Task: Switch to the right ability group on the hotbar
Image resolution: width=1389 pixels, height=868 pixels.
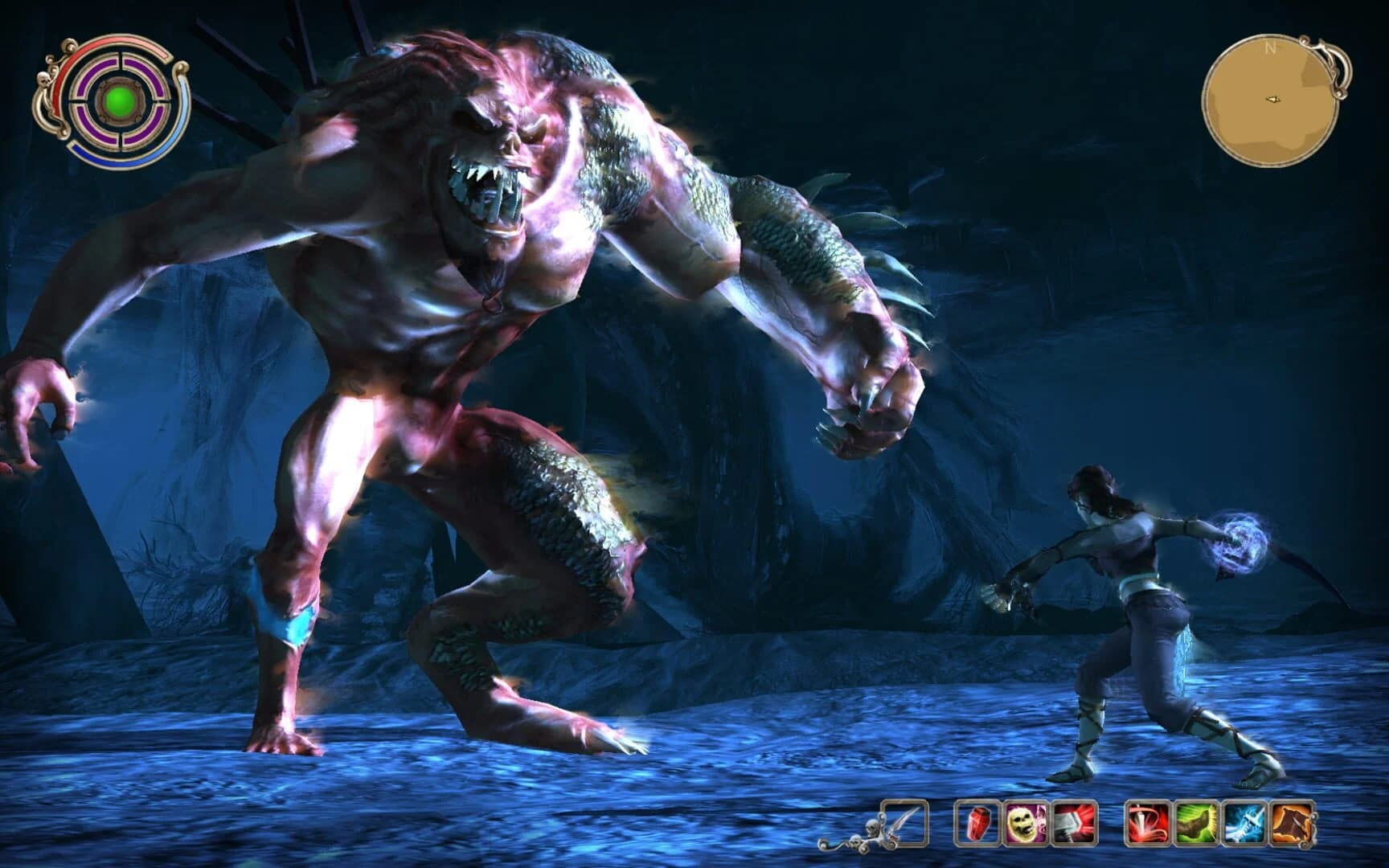Action: (1219, 822)
